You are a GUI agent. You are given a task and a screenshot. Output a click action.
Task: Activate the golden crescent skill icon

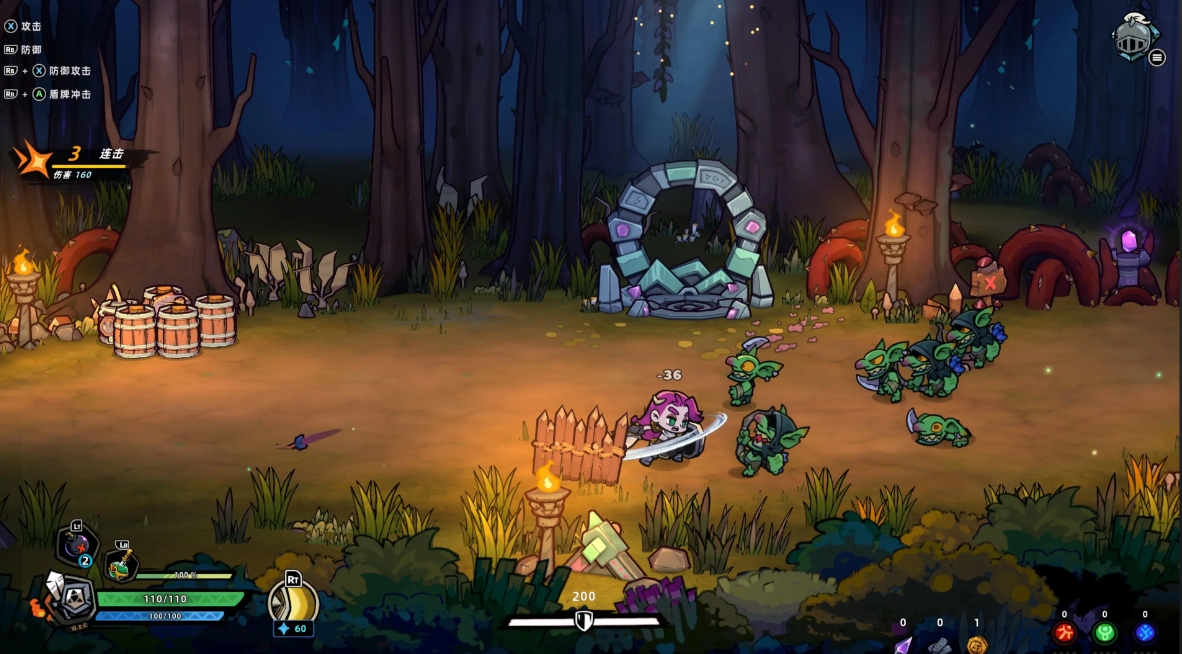pyautogui.click(x=292, y=601)
